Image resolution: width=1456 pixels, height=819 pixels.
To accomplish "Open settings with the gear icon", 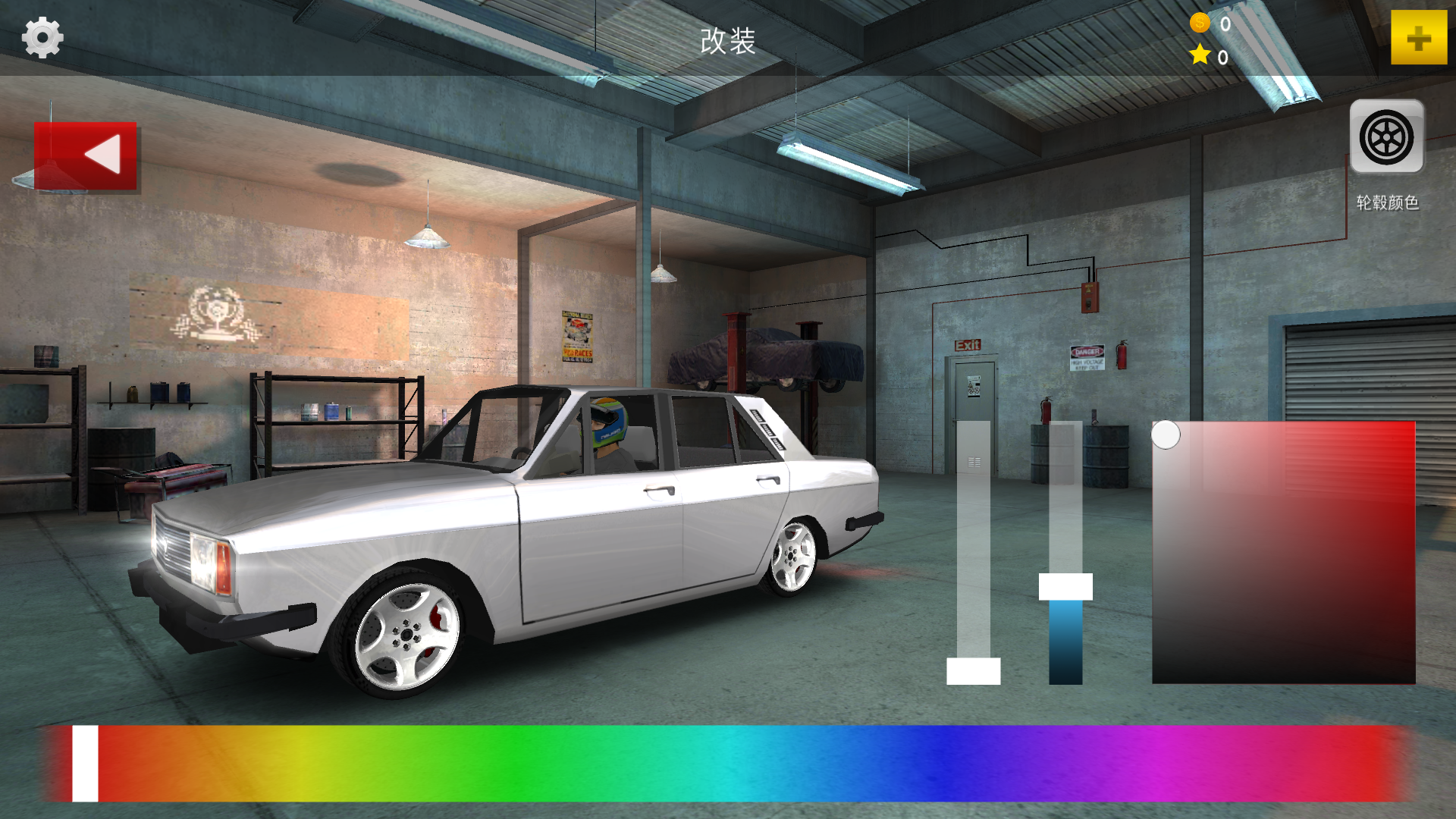I will 42,38.
